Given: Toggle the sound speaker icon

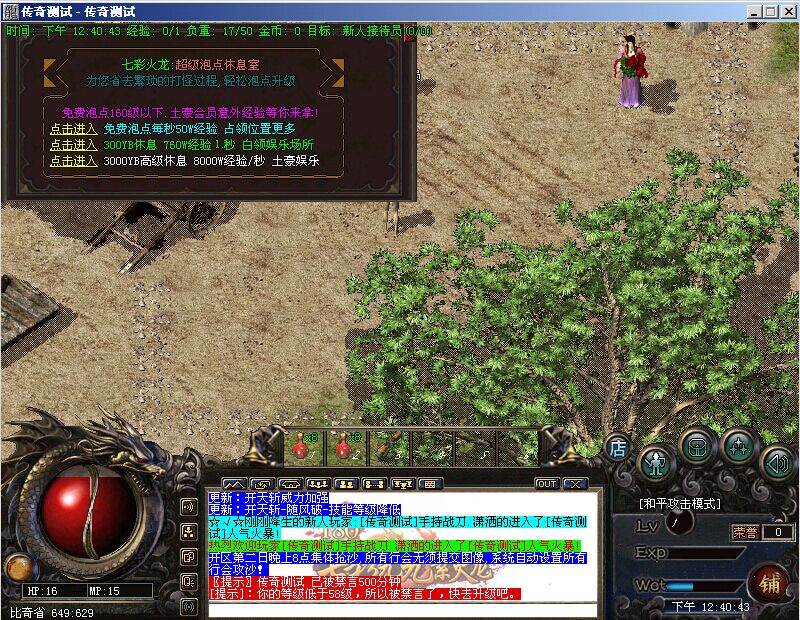Looking at the screenshot, I should [777, 461].
